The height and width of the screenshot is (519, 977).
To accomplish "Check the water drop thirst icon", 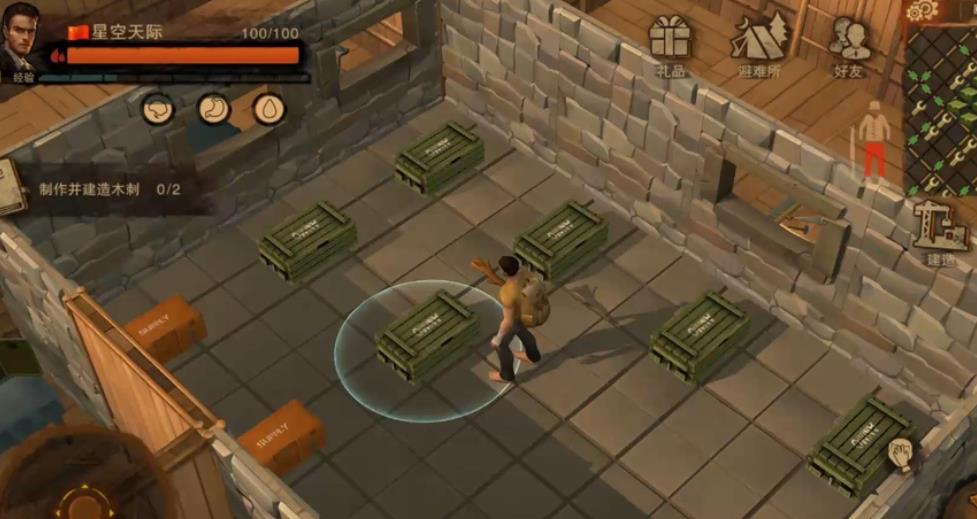I will 268,108.
